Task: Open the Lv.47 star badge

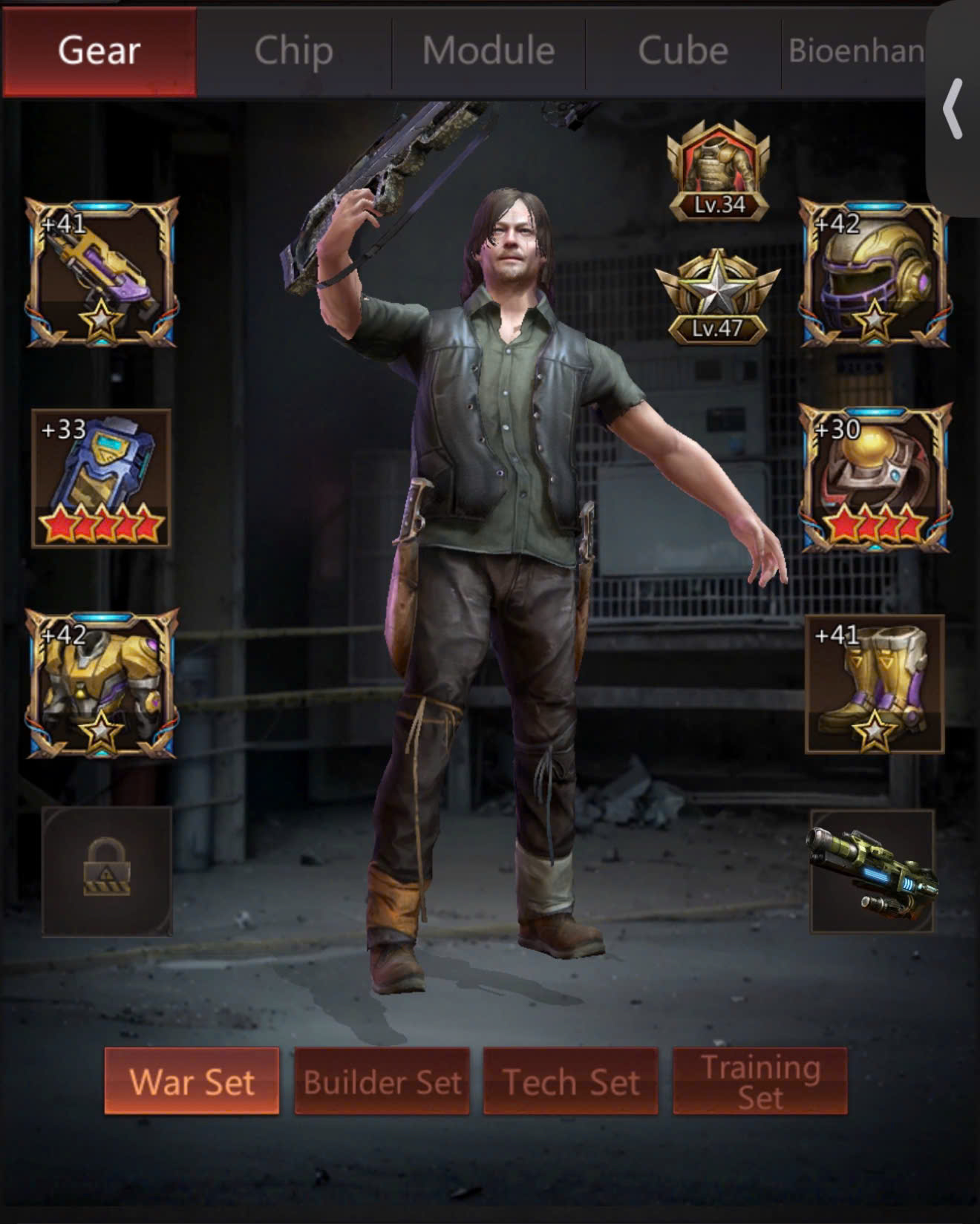Action: [x=717, y=298]
